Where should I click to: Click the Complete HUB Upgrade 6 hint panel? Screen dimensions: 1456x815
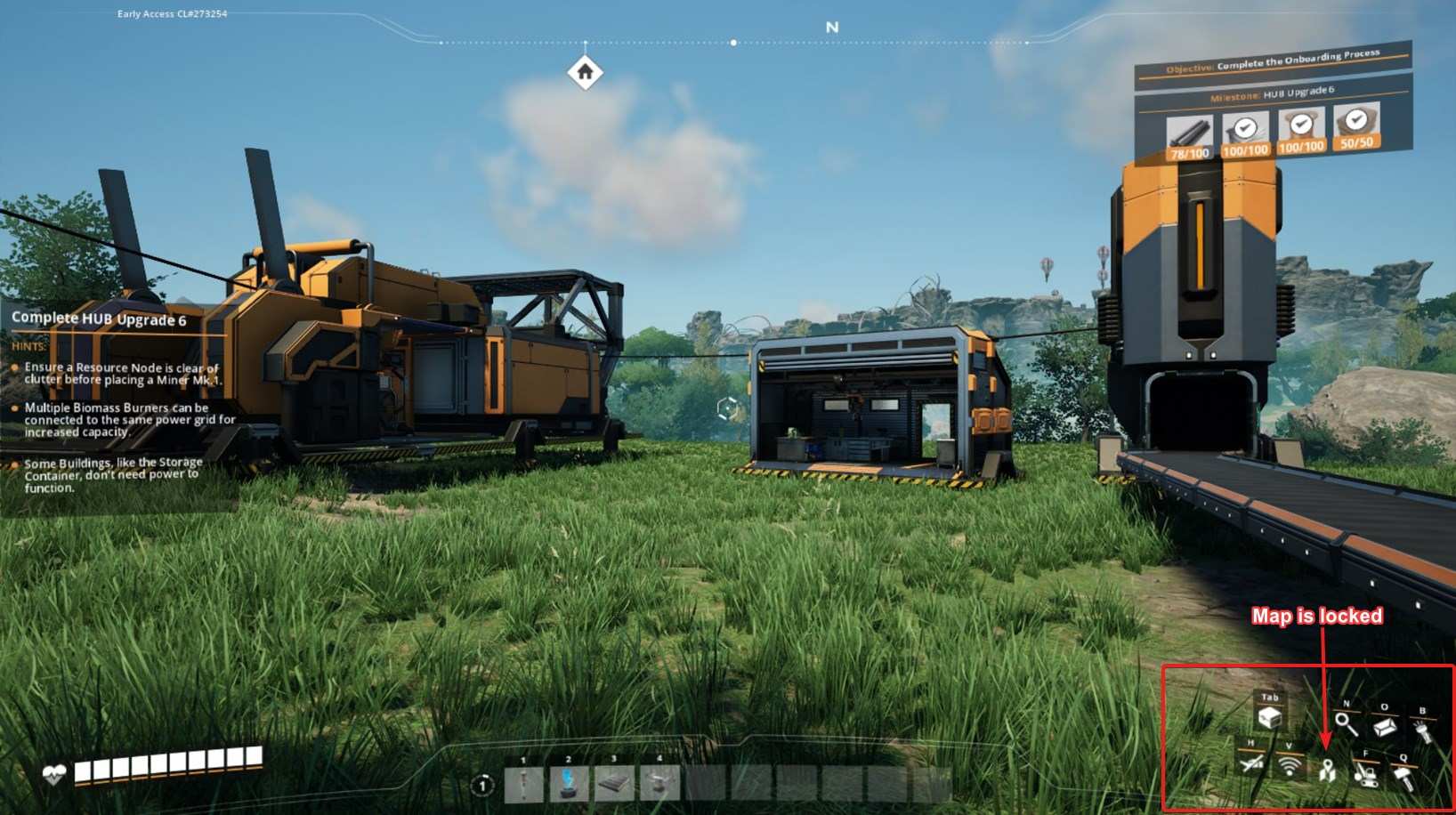[99, 319]
